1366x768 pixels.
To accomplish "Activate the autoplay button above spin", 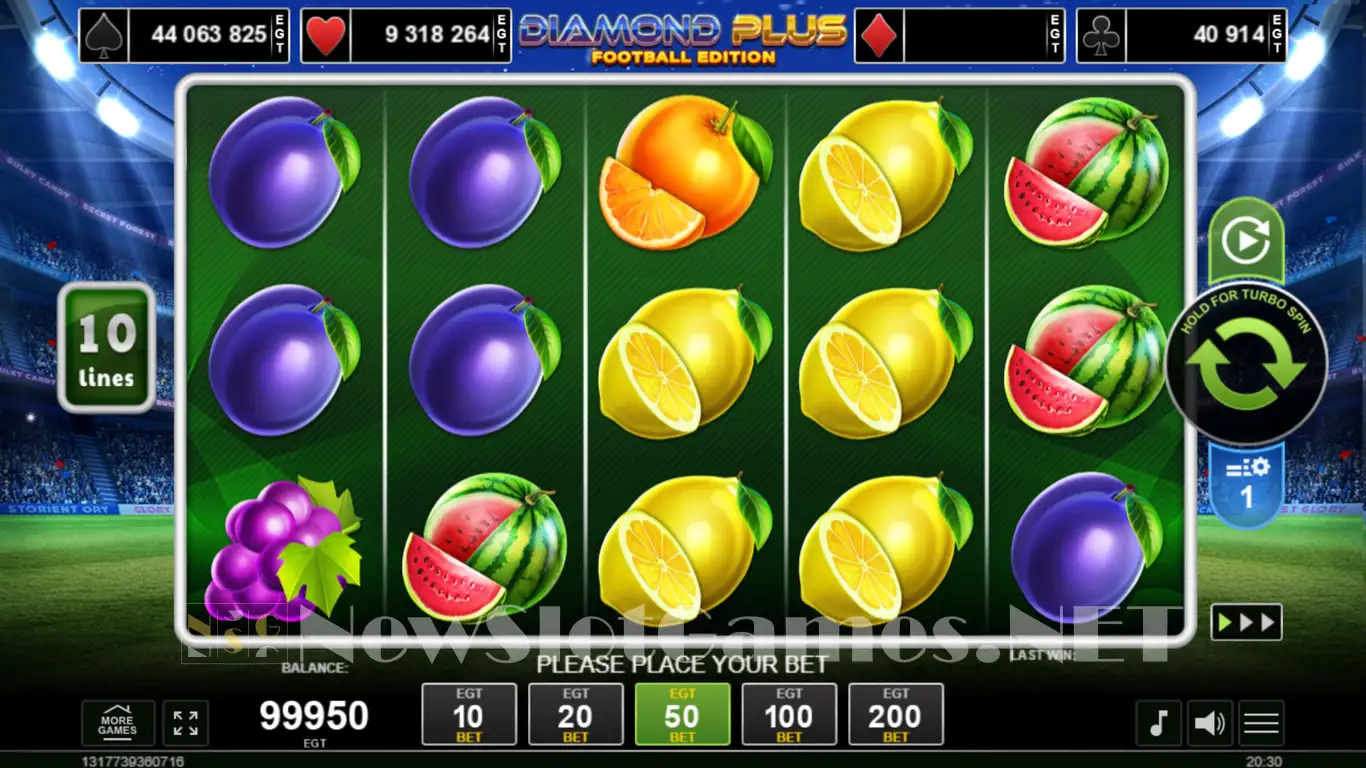I will coord(1246,241).
